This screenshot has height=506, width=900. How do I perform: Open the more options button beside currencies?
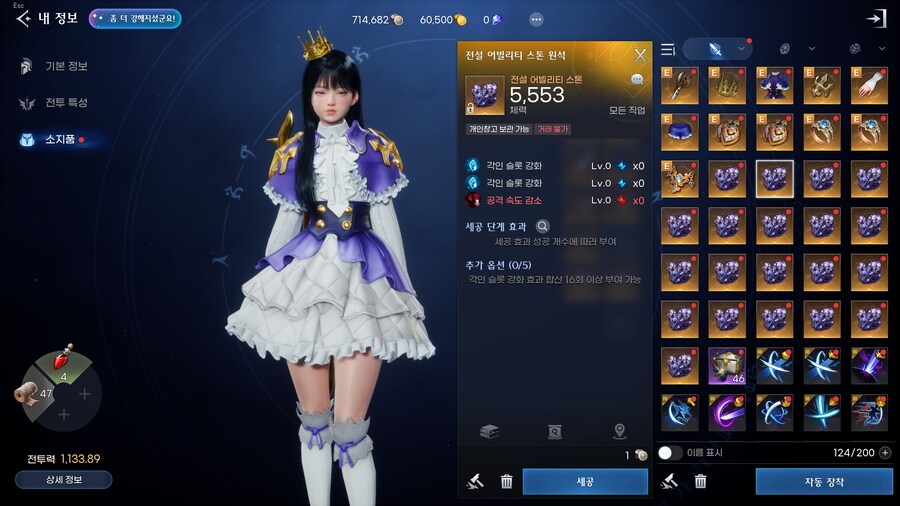coord(536,19)
